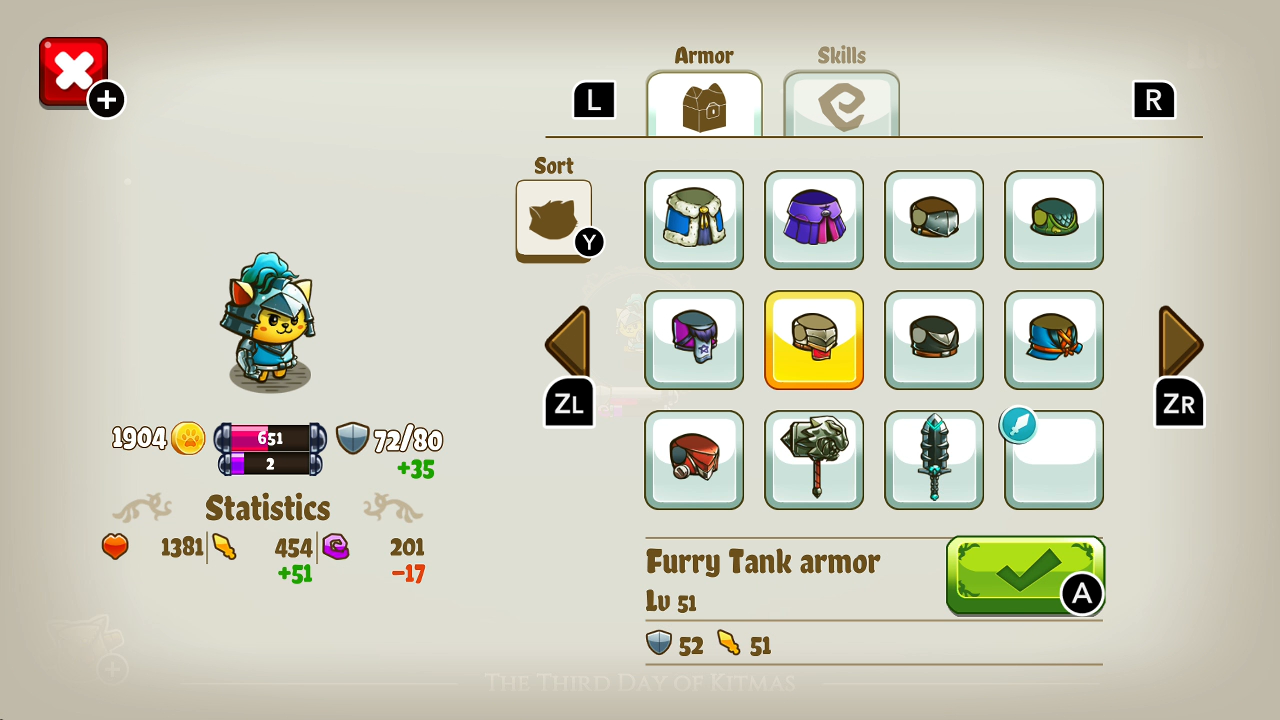The height and width of the screenshot is (720, 1280).
Task: Equip Furry Tank armor via green checkmark
Action: pos(1024,577)
